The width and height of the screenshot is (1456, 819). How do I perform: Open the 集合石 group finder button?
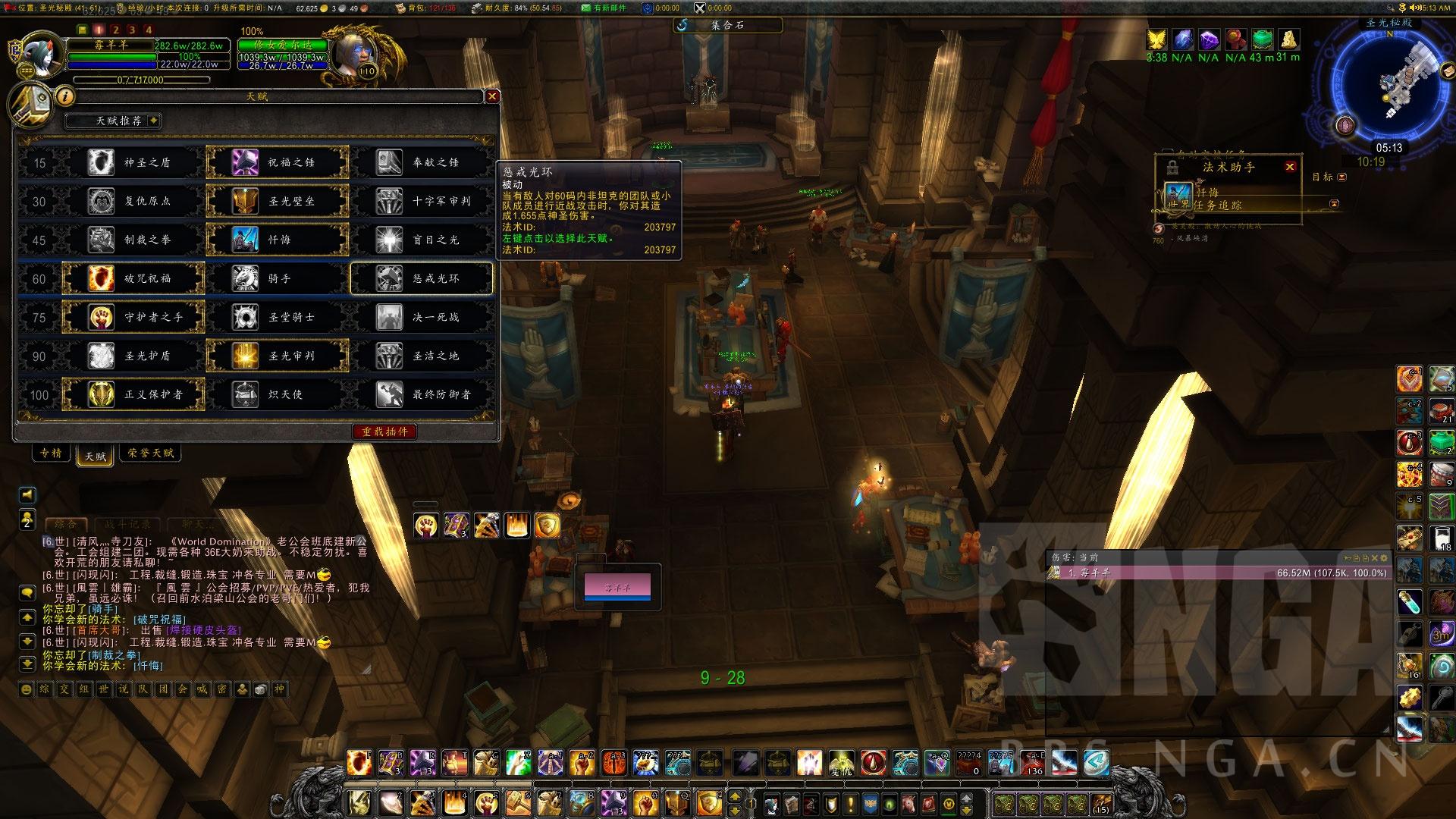click(726, 25)
